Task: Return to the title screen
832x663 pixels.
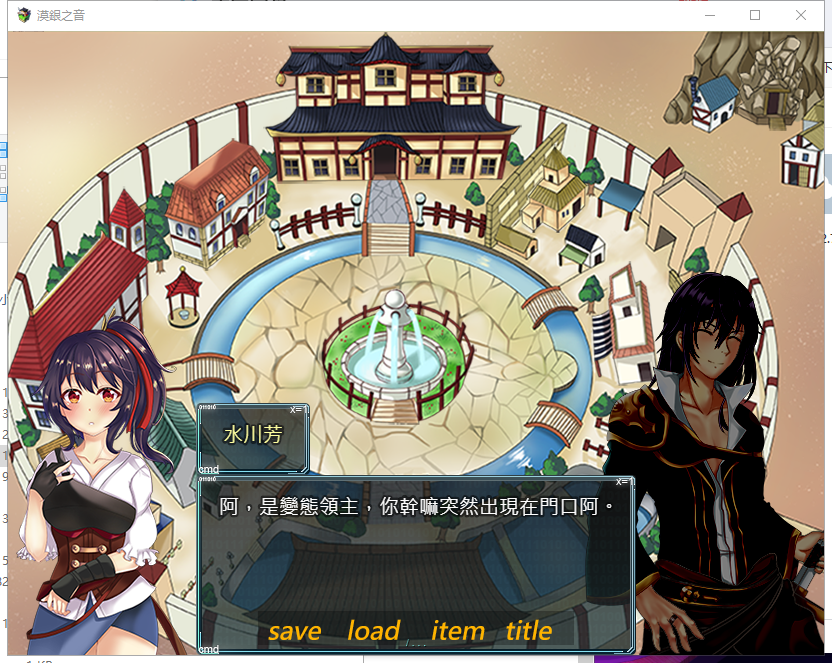Action: [529, 631]
